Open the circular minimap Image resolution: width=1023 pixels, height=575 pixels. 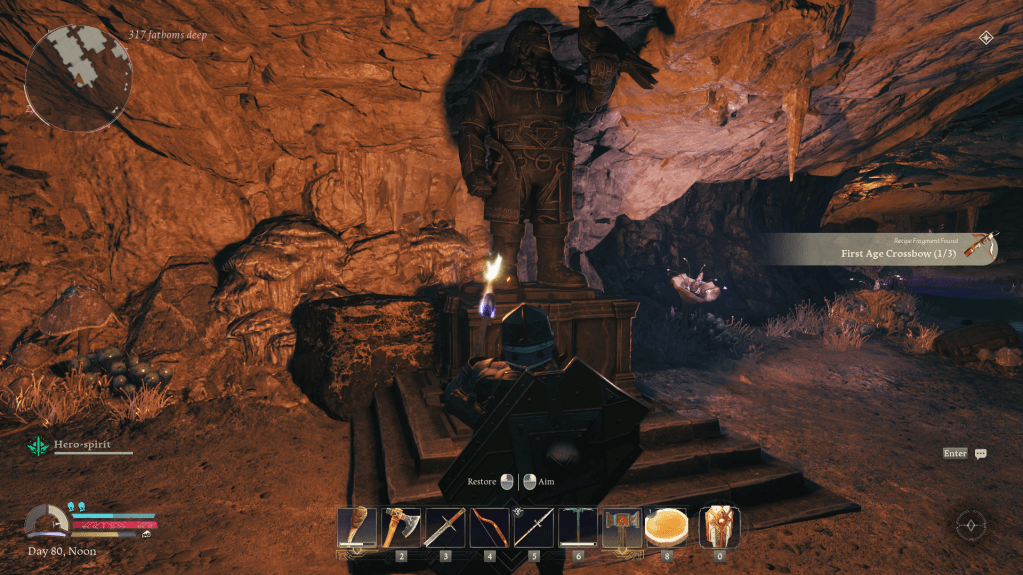tap(76, 78)
